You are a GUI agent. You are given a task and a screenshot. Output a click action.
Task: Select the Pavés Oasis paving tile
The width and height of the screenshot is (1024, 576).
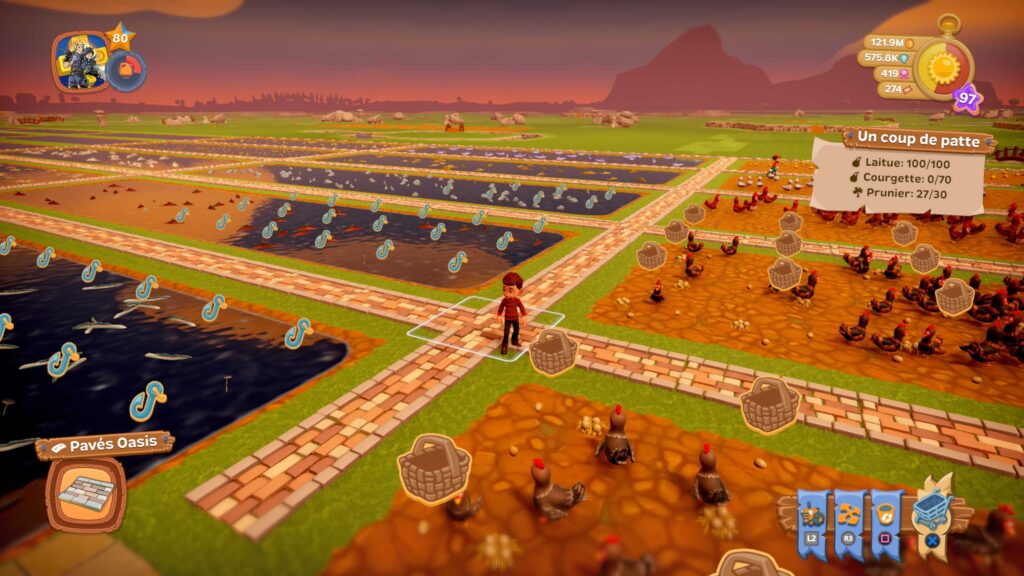tap(85, 494)
